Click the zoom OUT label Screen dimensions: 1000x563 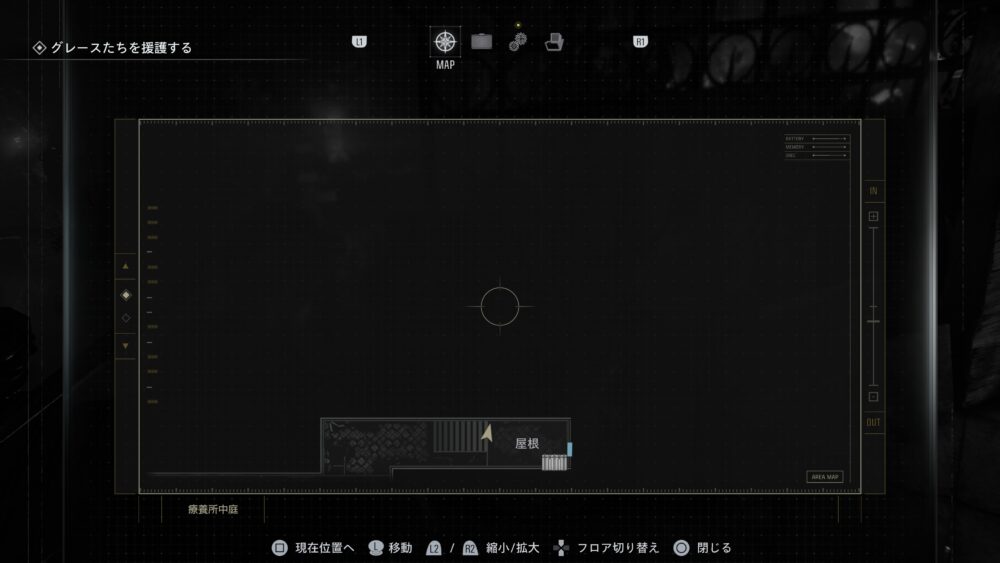pos(874,423)
